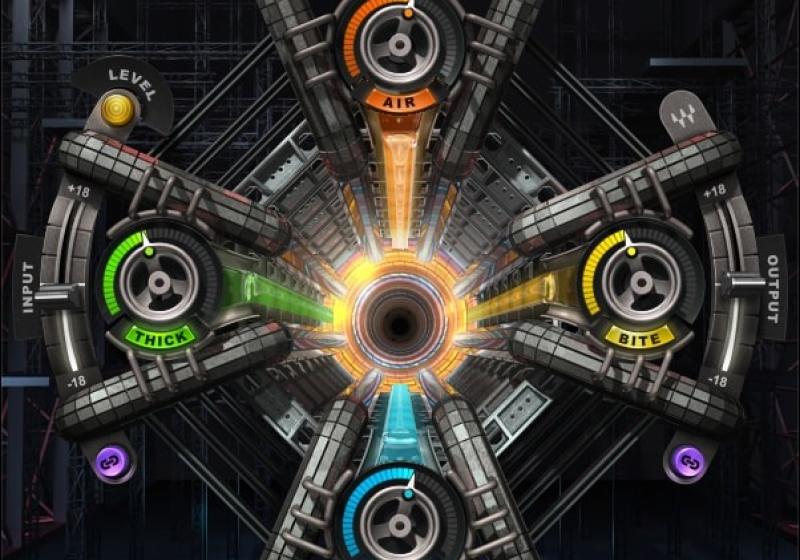Select the yellow BITE knob
This screenshot has height=560, width=800.
(639, 280)
